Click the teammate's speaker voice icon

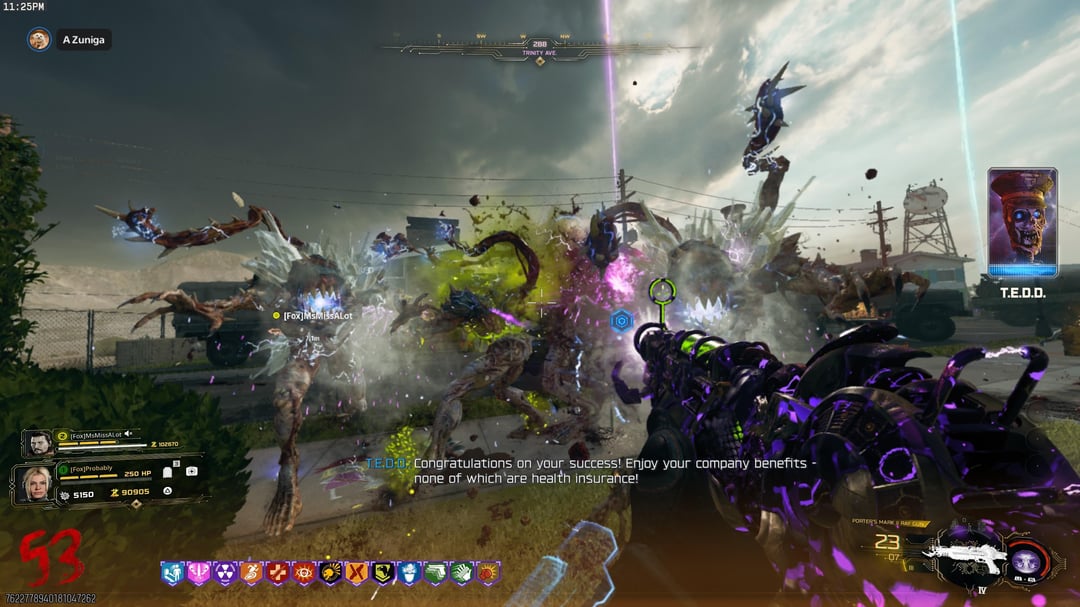coord(128,434)
